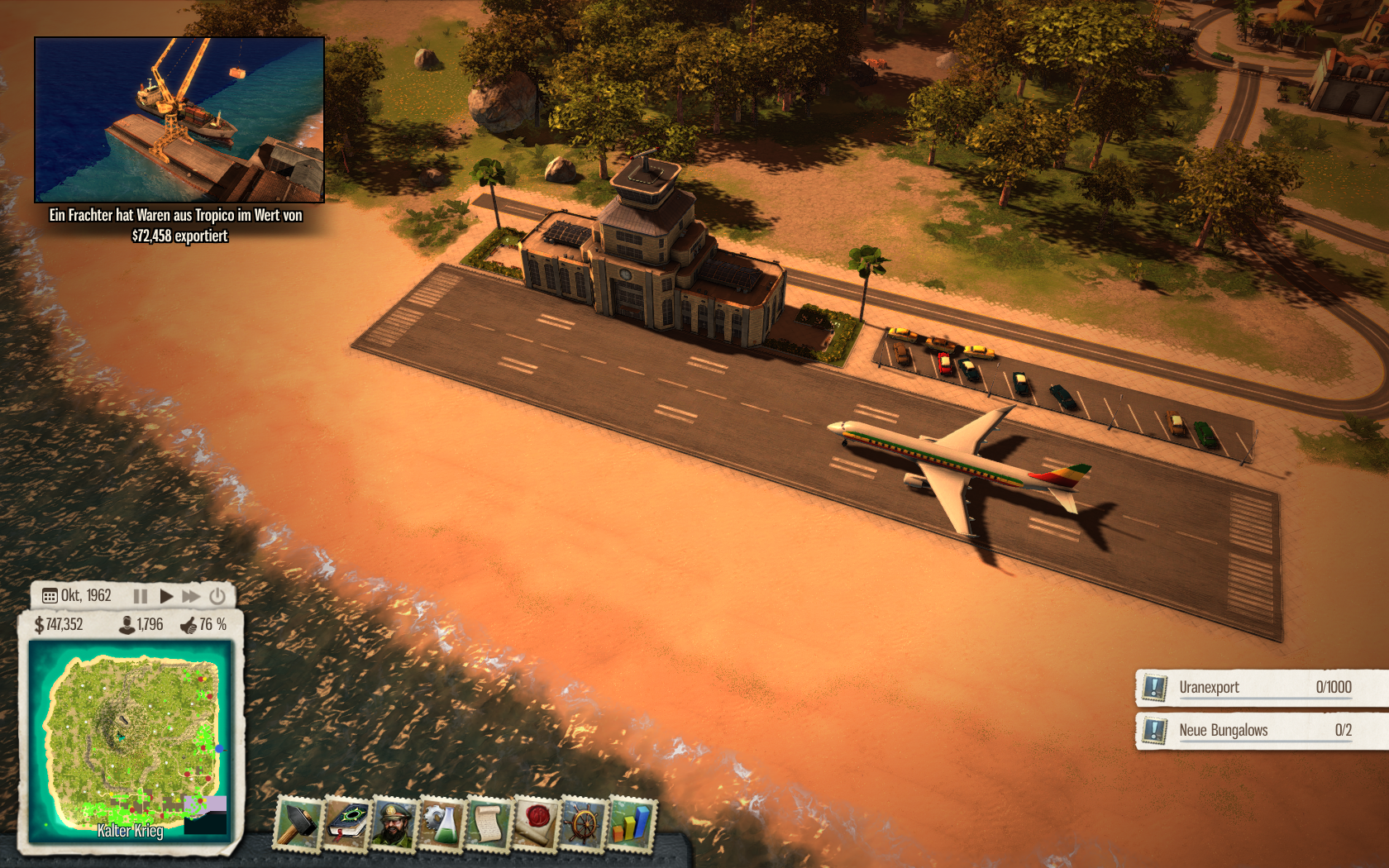The image size is (1389, 868).
Task: Check approval rating thumbs-up icon
Action: click(x=189, y=625)
